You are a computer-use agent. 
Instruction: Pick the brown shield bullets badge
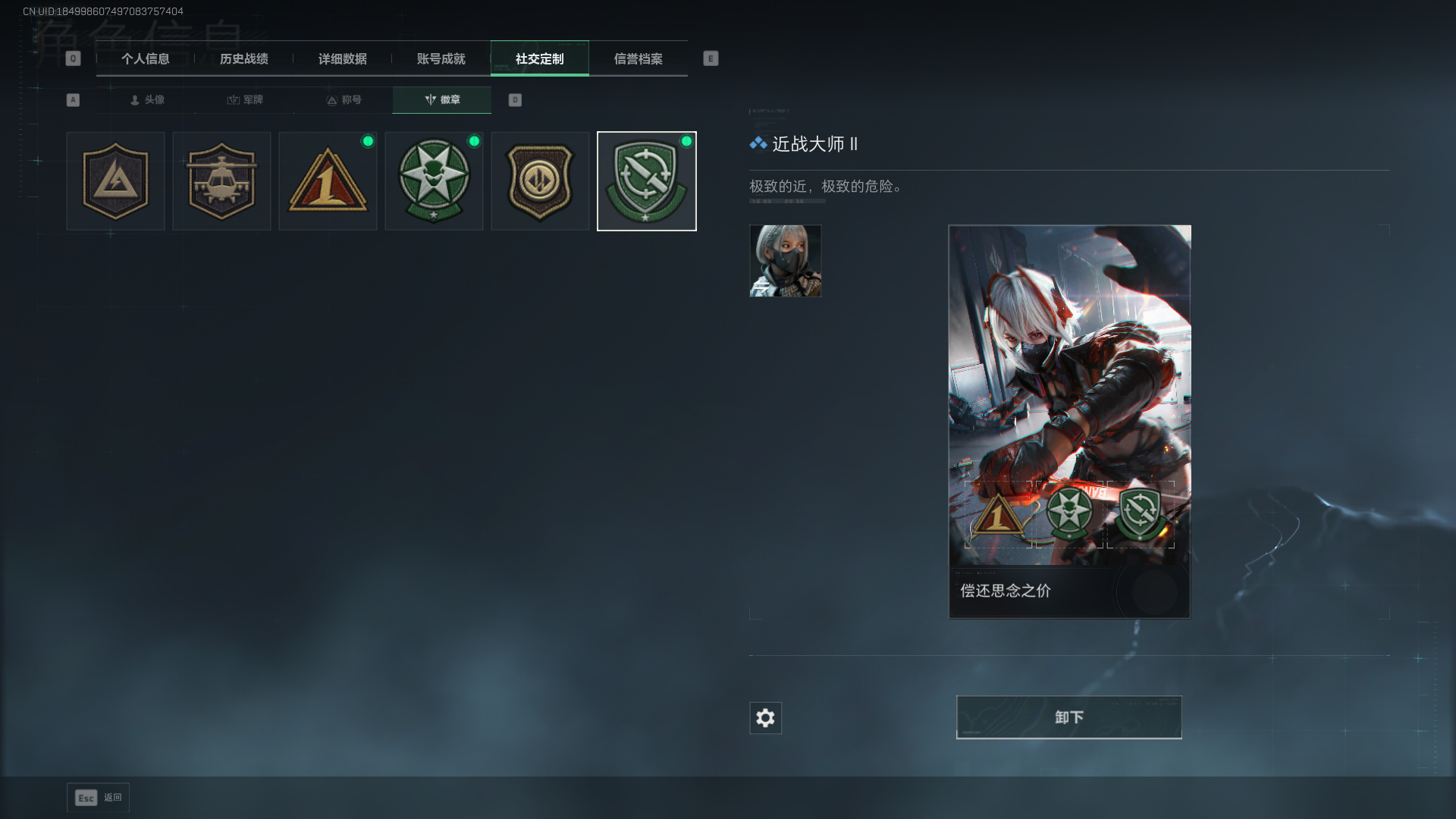point(540,181)
